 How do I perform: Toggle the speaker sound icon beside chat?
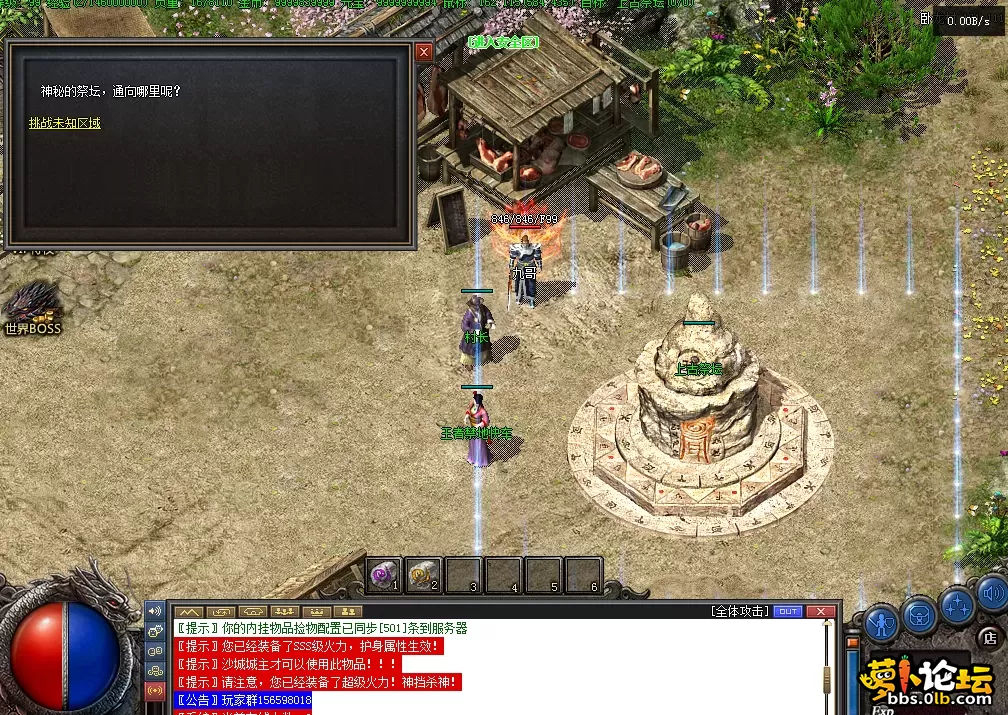tap(155, 611)
